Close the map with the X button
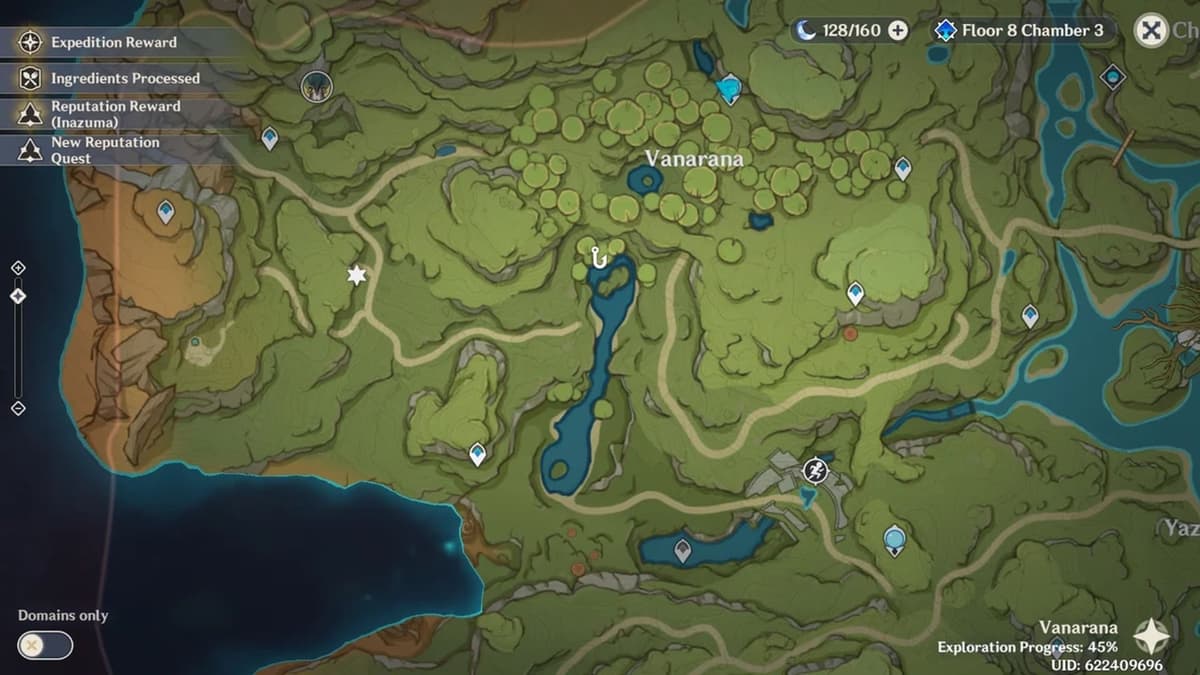1200x675 pixels. point(1152,31)
